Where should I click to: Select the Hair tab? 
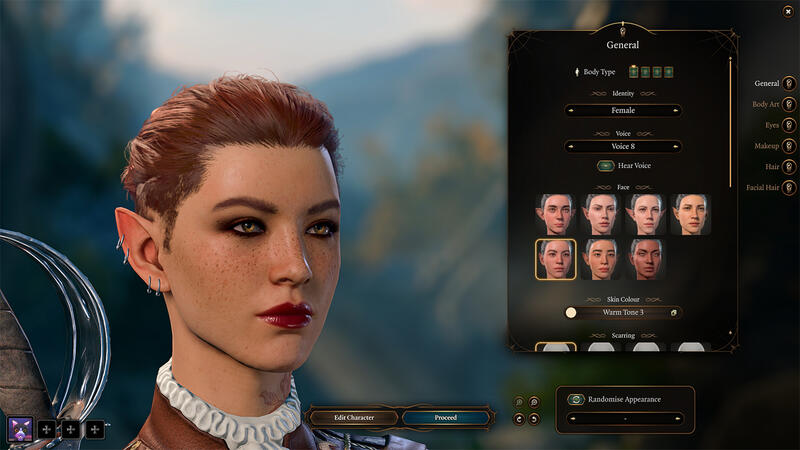pyautogui.click(x=789, y=167)
